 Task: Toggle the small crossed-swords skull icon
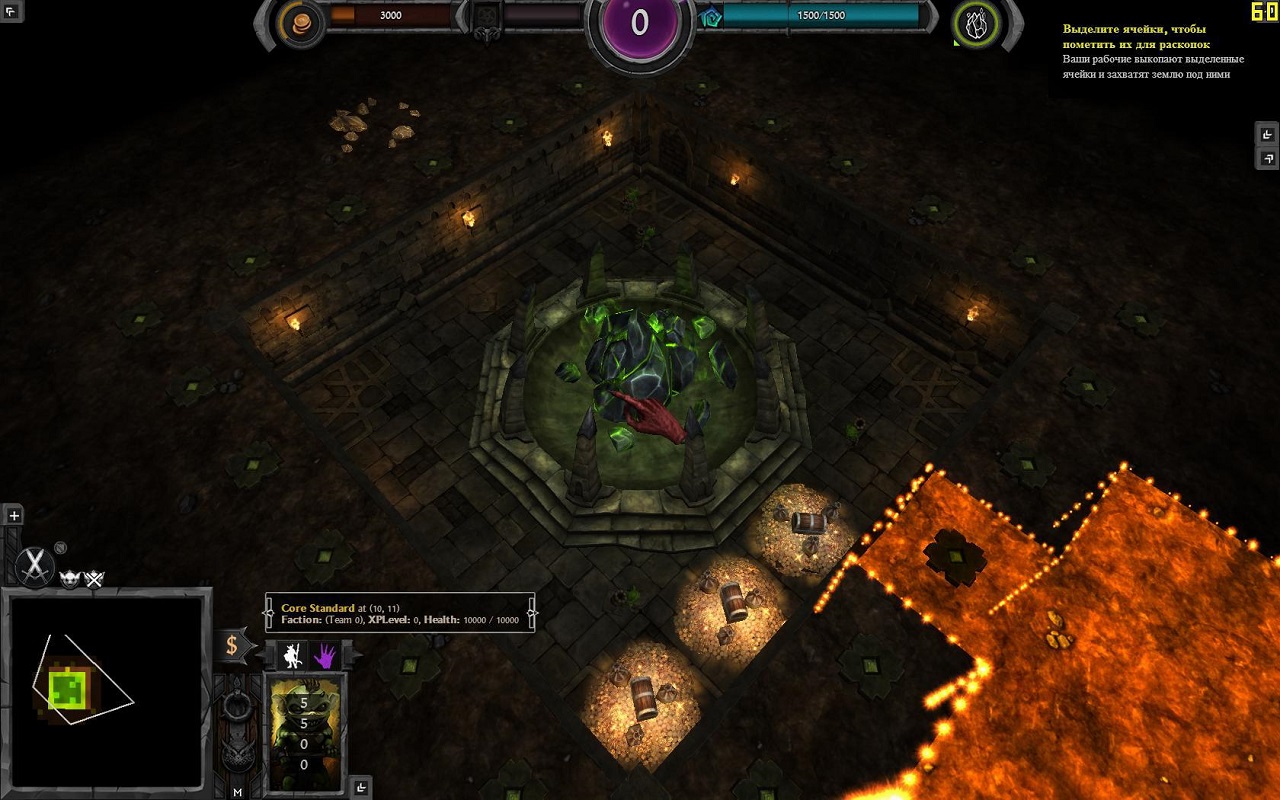94,579
